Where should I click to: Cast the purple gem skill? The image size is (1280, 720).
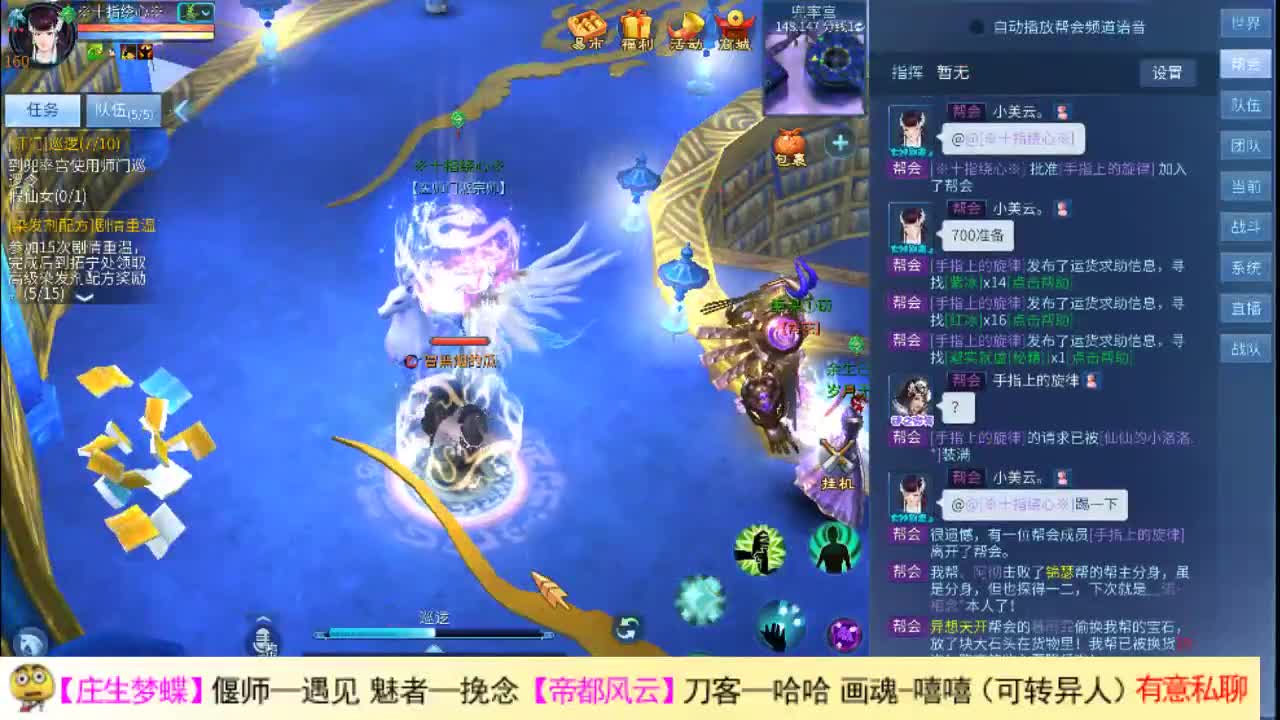[x=844, y=632]
